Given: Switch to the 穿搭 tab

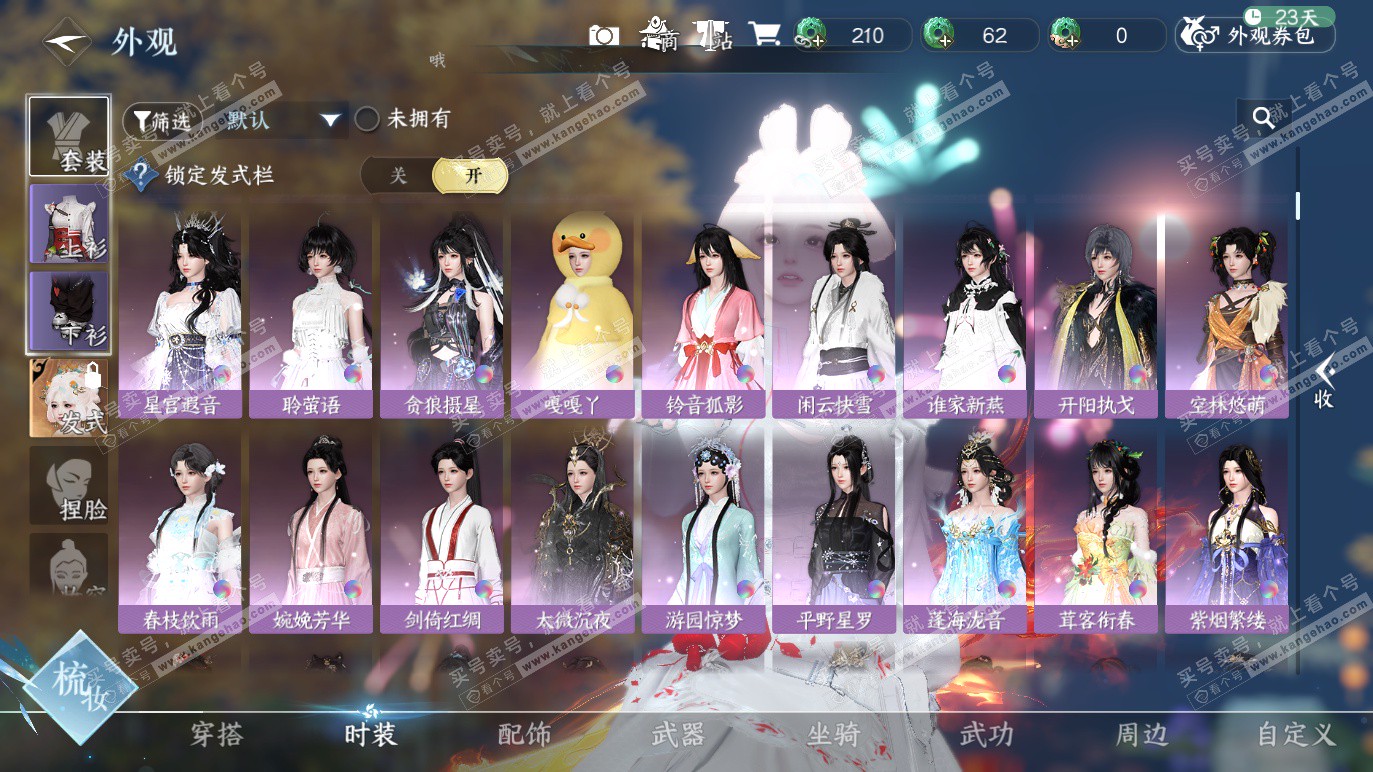Looking at the screenshot, I should click(x=217, y=735).
